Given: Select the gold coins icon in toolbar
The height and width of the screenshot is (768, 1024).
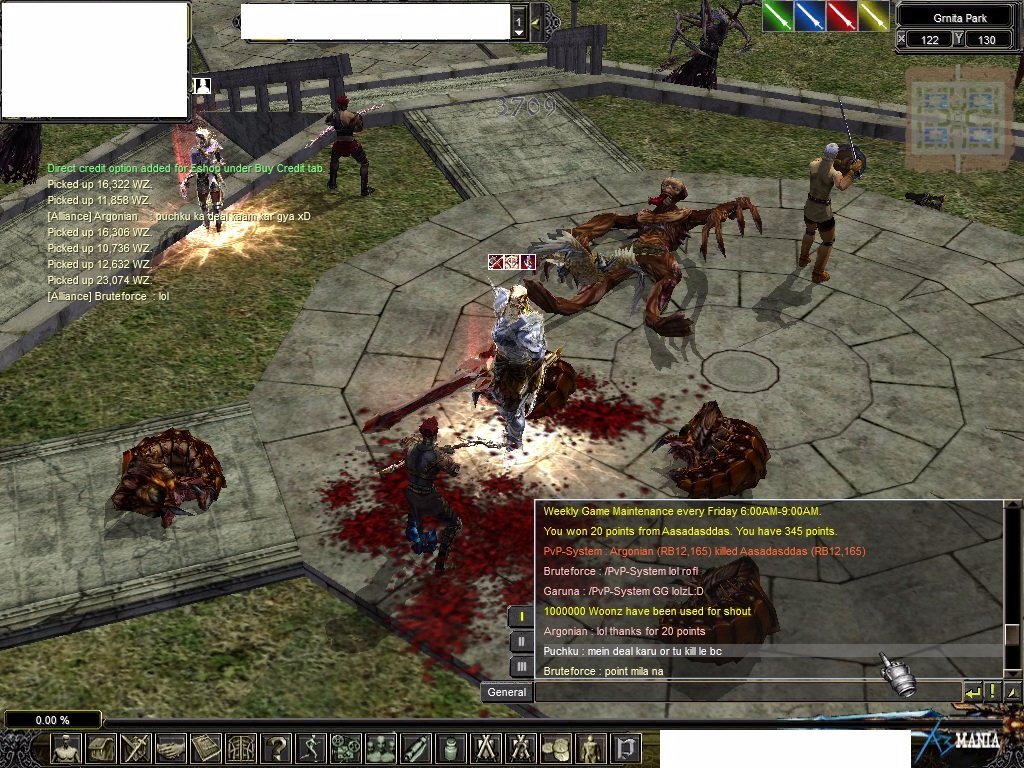Looking at the screenshot, I should coord(557,748).
